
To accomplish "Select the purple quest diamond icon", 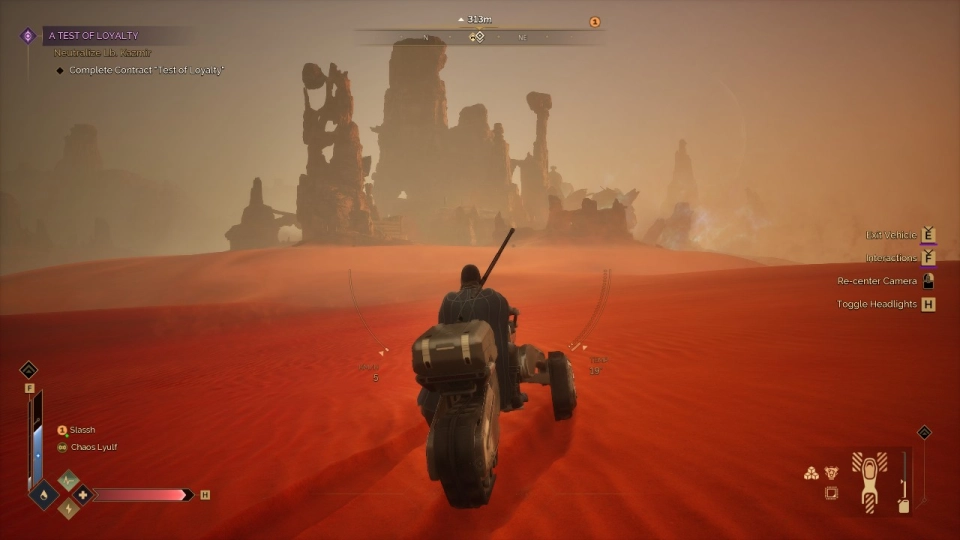I will [x=28, y=36].
